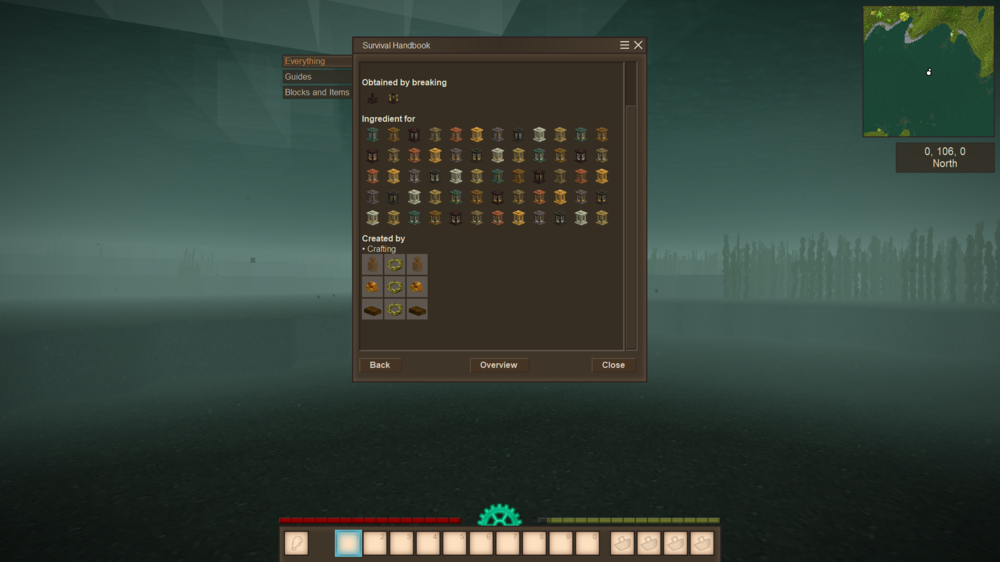Go back to the previous handbook page
The width and height of the screenshot is (1000, 562).
[x=380, y=365]
